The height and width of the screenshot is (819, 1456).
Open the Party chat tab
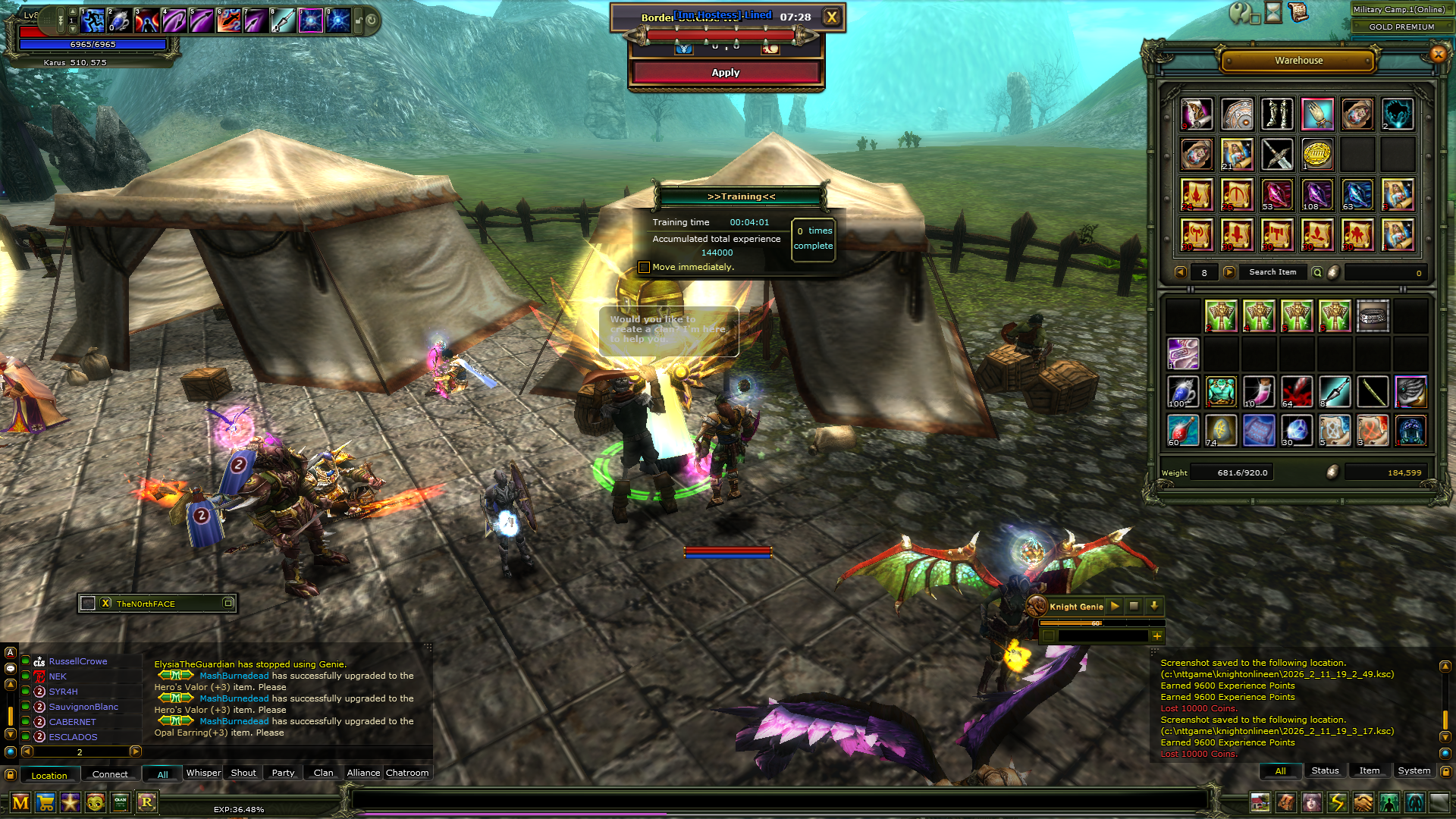(x=283, y=773)
